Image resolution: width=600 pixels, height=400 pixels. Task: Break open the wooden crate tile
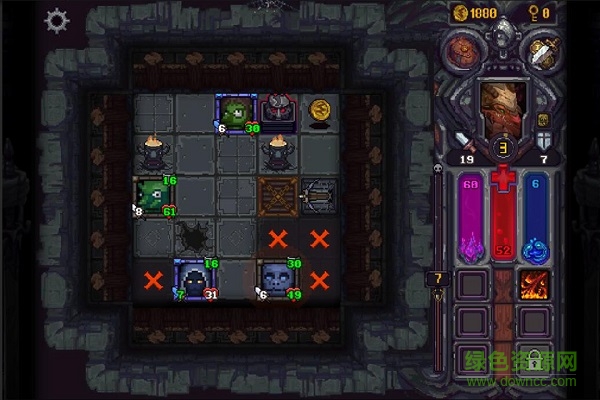click(278, 196)
